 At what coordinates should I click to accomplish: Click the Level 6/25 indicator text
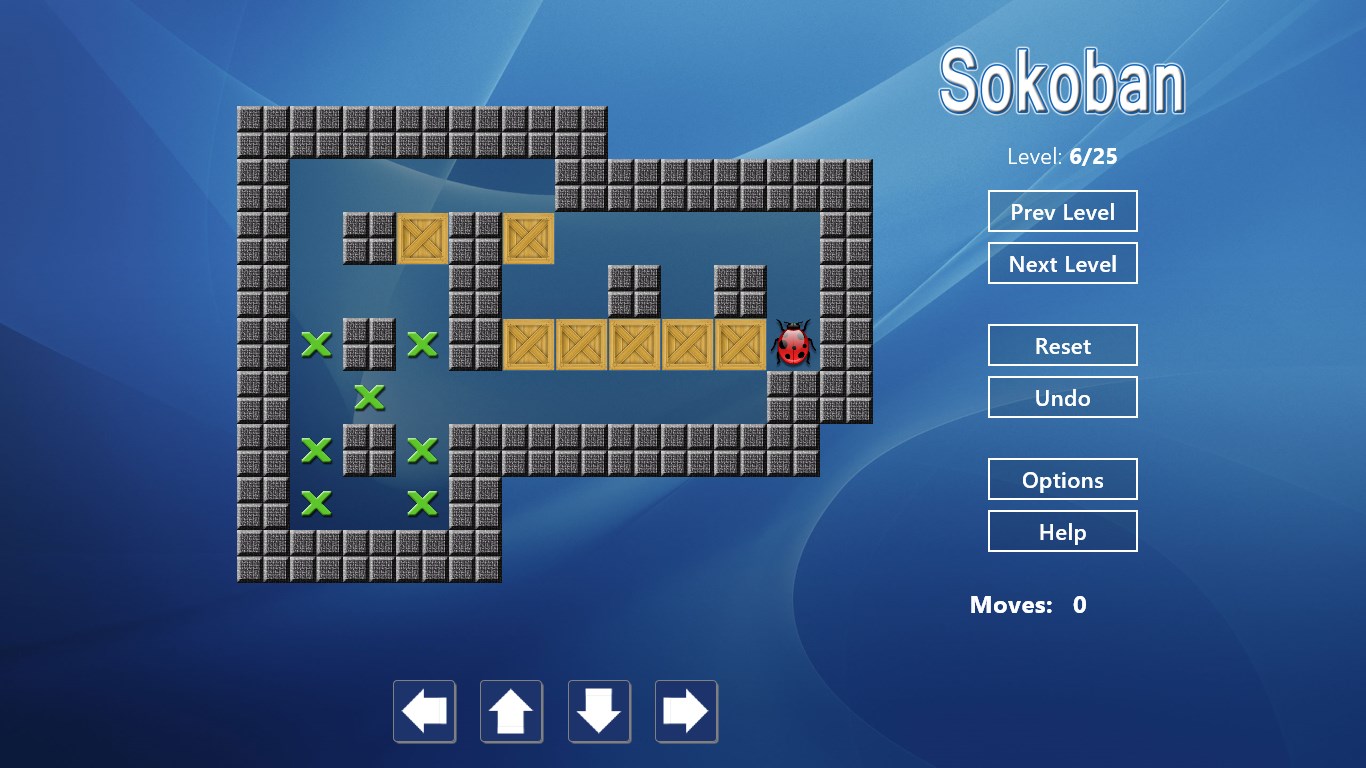pos(1063,156)
